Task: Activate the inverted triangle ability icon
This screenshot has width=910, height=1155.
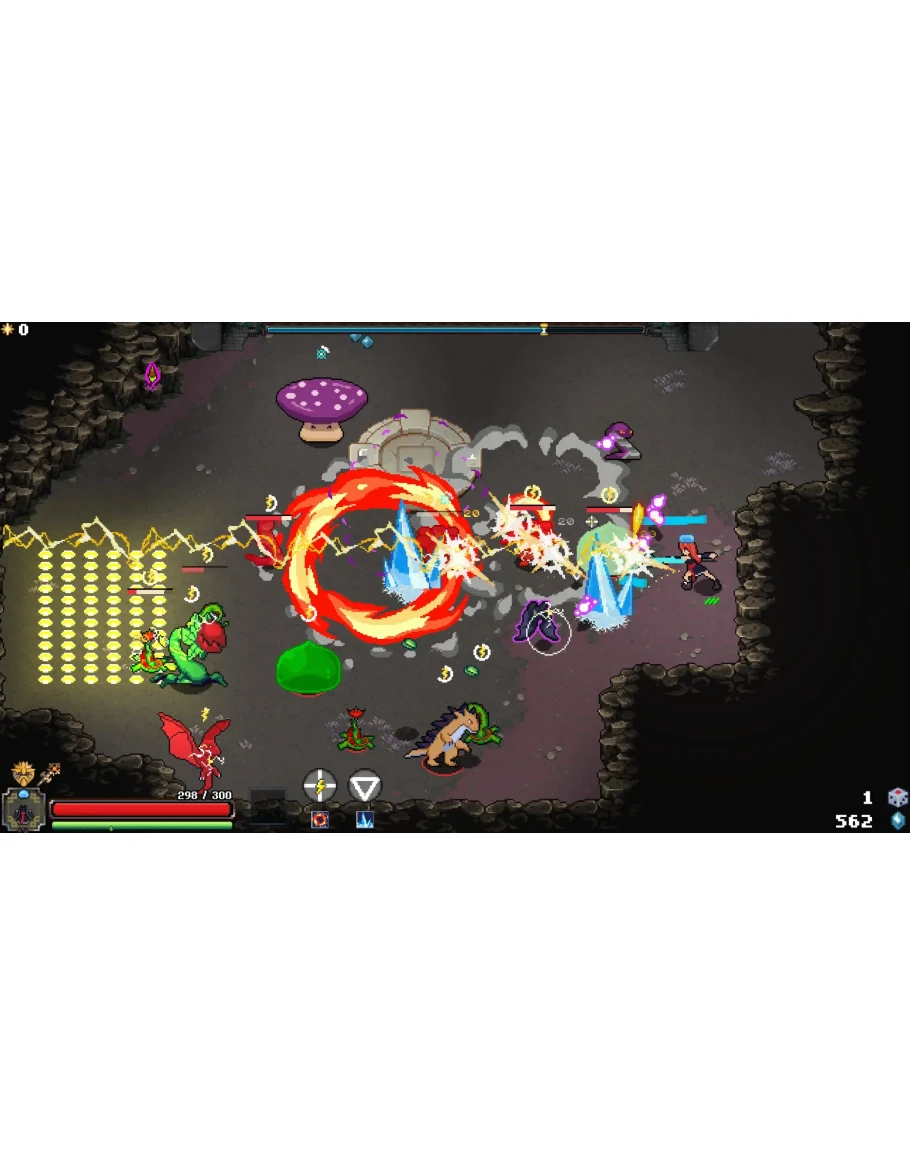Action: coord(365,786)
